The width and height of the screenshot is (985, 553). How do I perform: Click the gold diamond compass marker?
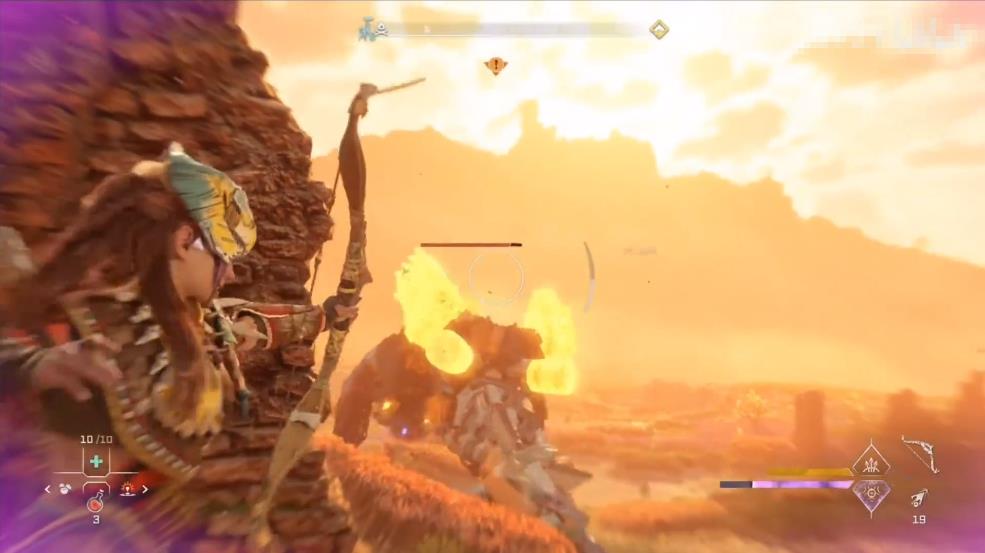tap(659, 30)
